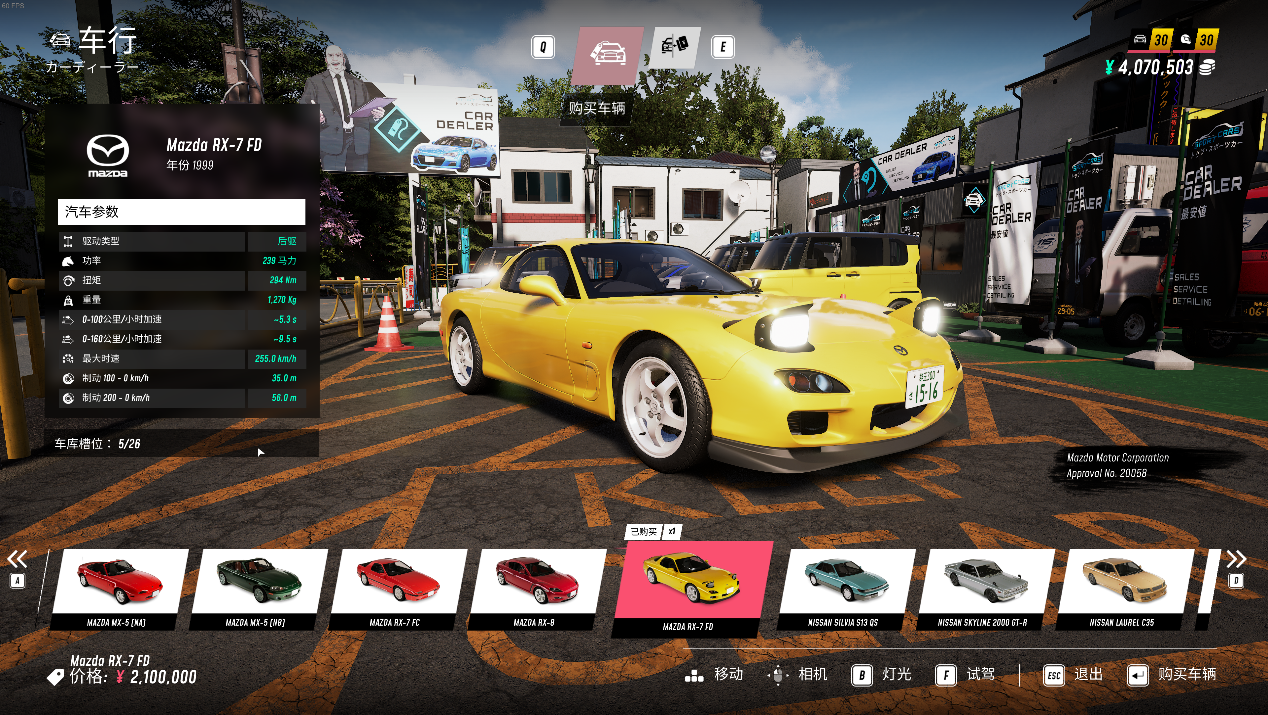Open the second dealer tab with car-tag icon
The width and height of the screenshot is (1268, 715).
[676, 47]
